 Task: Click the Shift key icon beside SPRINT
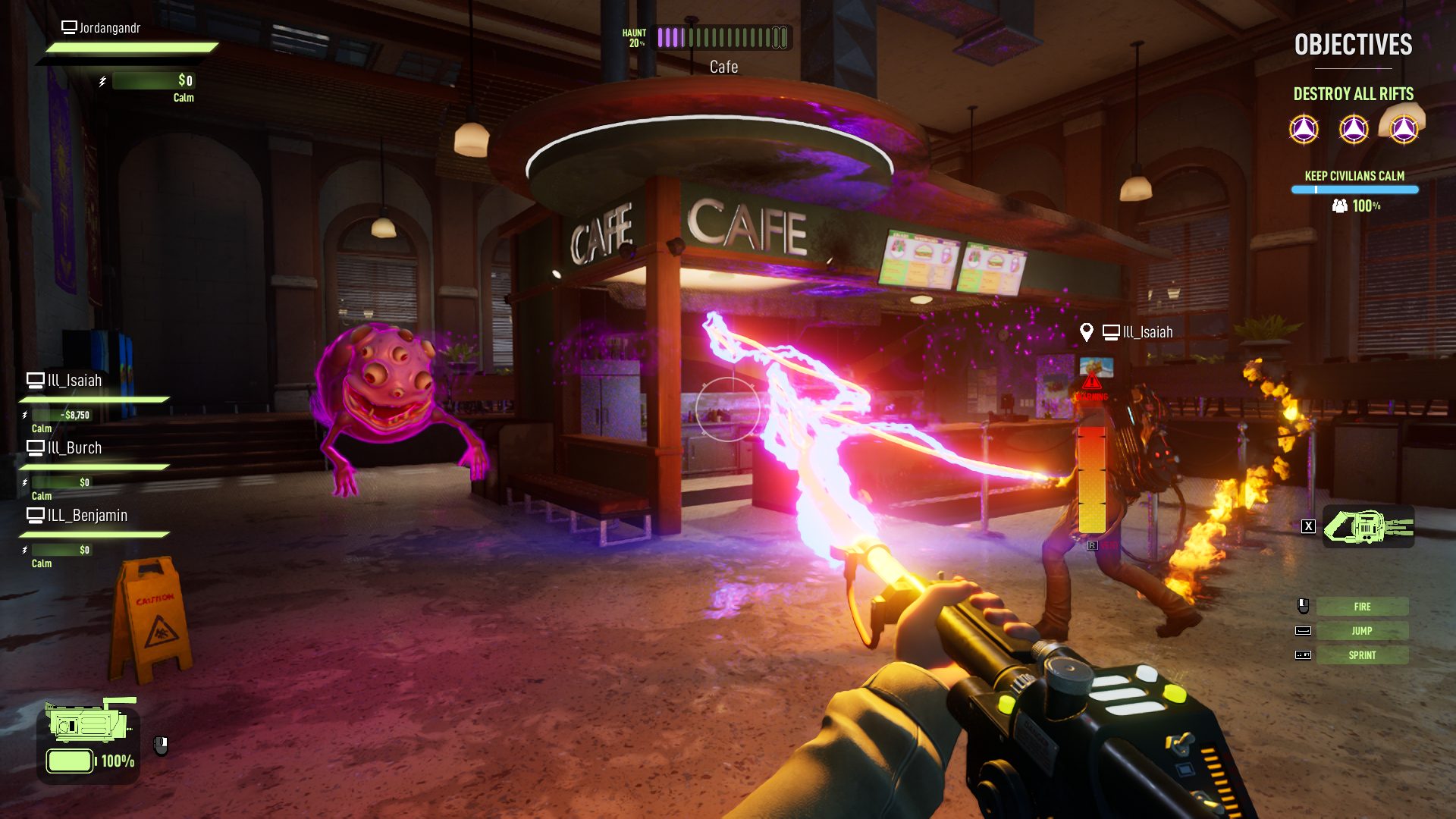(1305, 654)
